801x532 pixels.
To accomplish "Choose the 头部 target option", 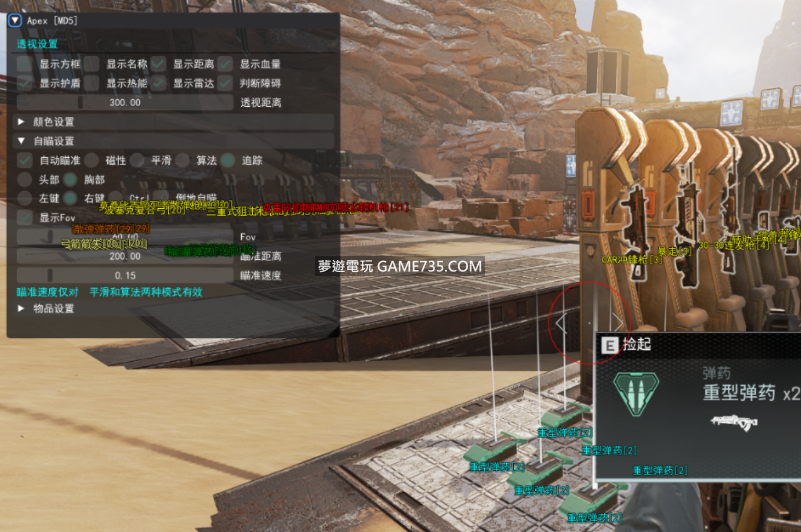I will 24,179.
